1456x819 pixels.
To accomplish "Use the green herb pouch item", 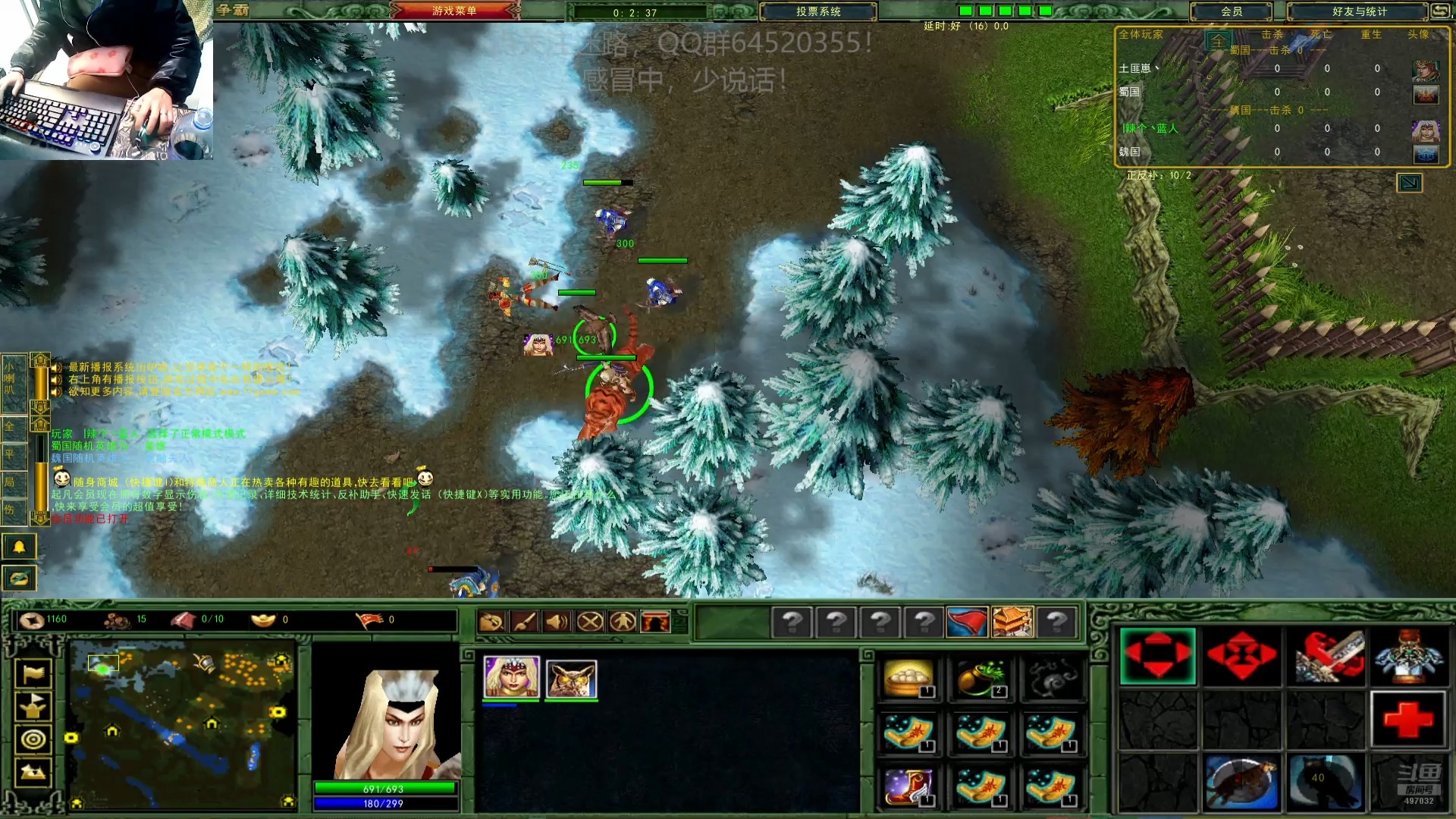I will point(981,677).
